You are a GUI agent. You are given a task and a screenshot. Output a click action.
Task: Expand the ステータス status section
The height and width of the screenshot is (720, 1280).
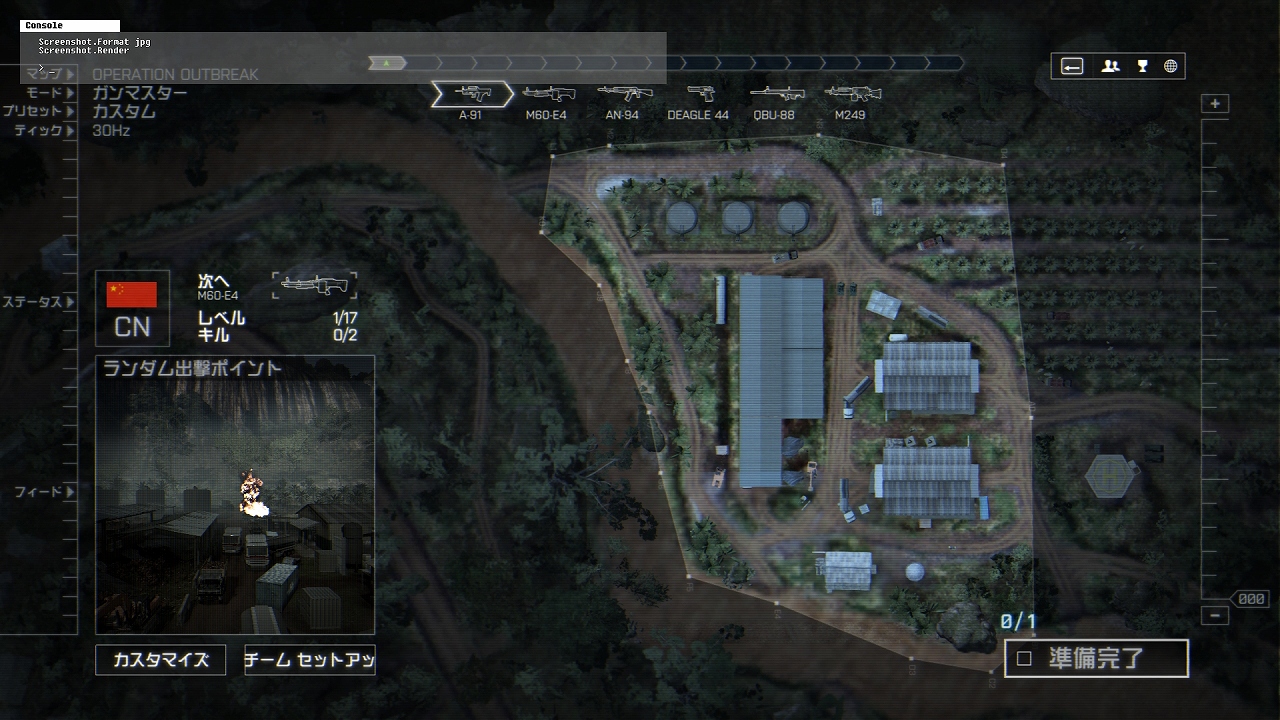[39, 302]
